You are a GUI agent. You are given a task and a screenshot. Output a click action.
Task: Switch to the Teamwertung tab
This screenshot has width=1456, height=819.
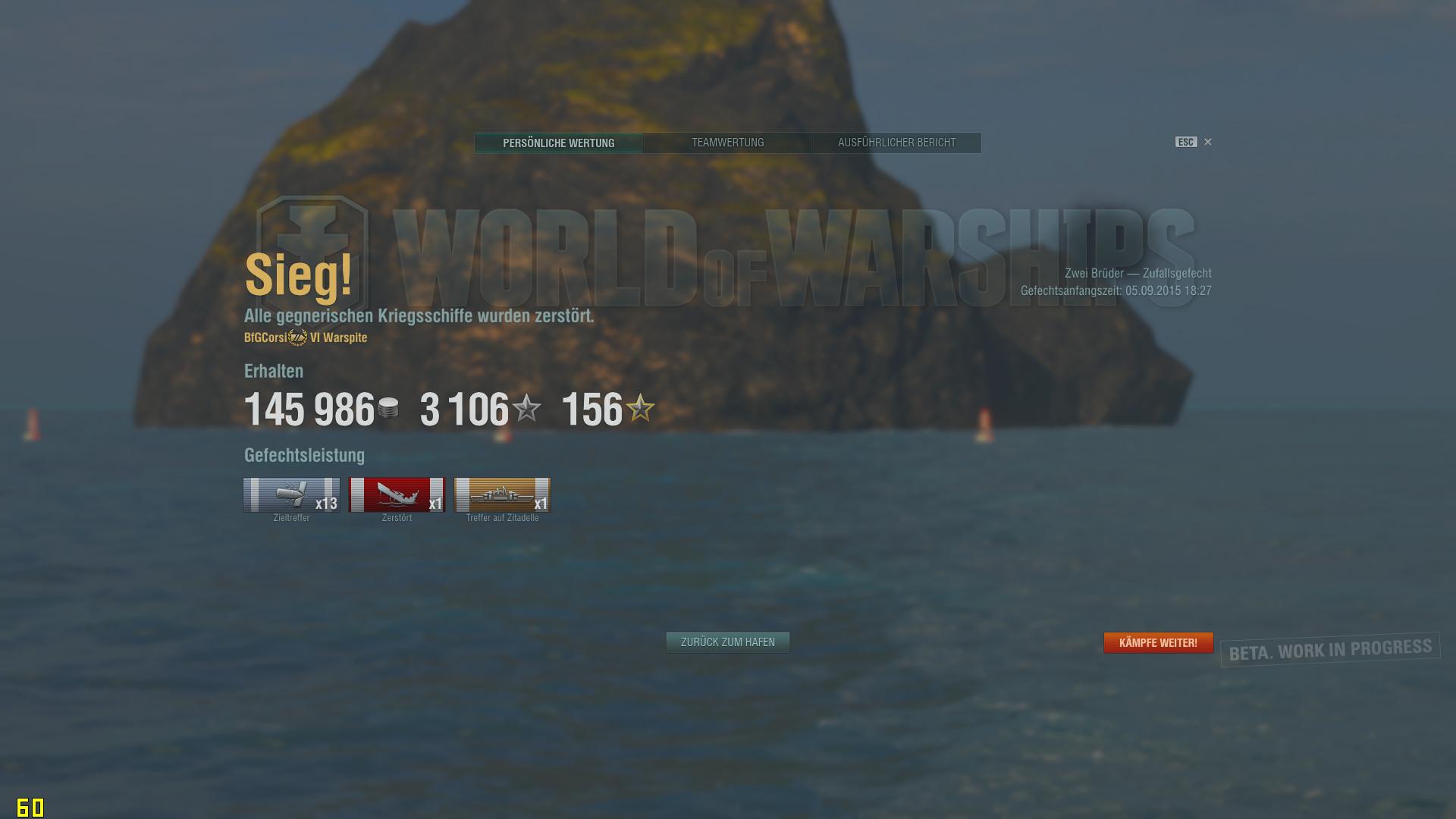727,143
